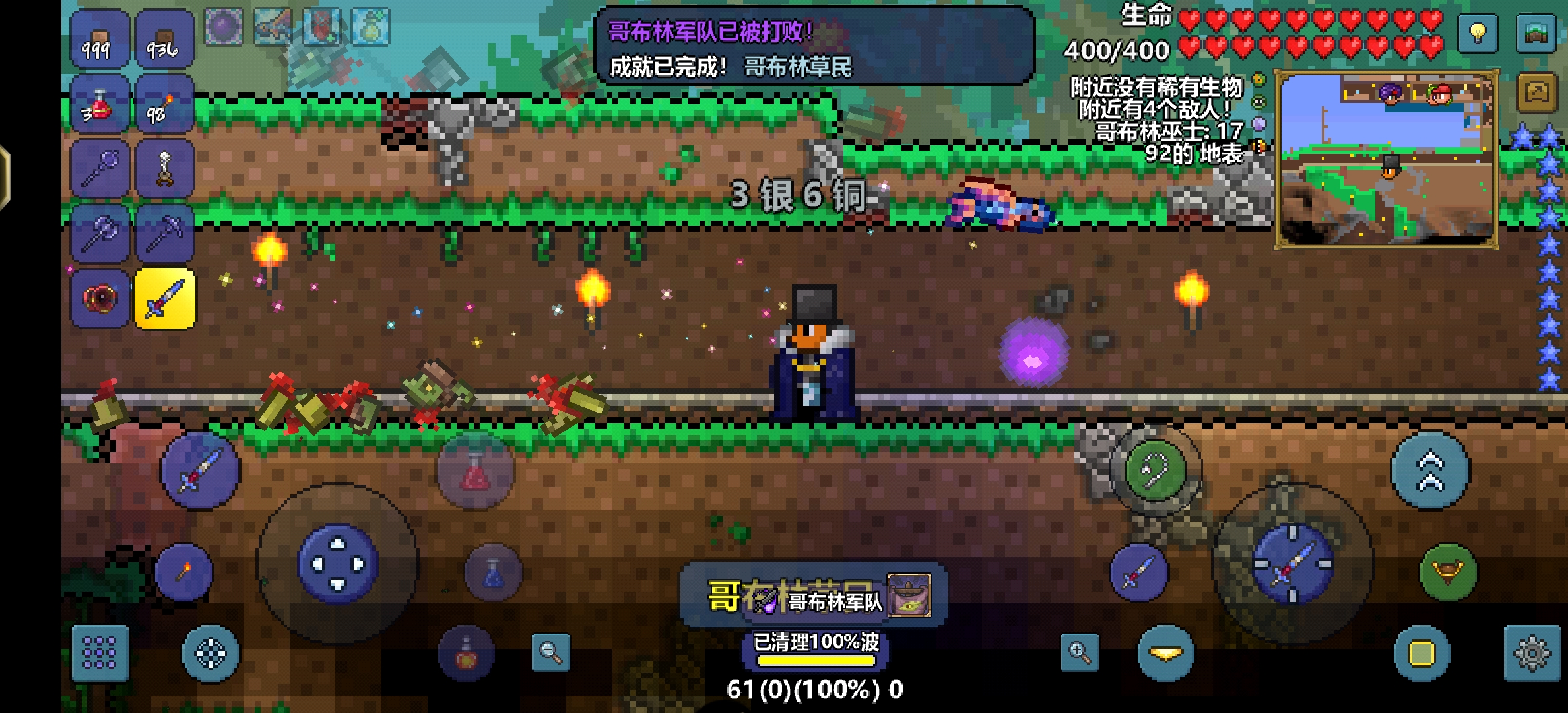1568x713 pixels.
Task: Activate the grappling hook button
Action: point(1155,469)
